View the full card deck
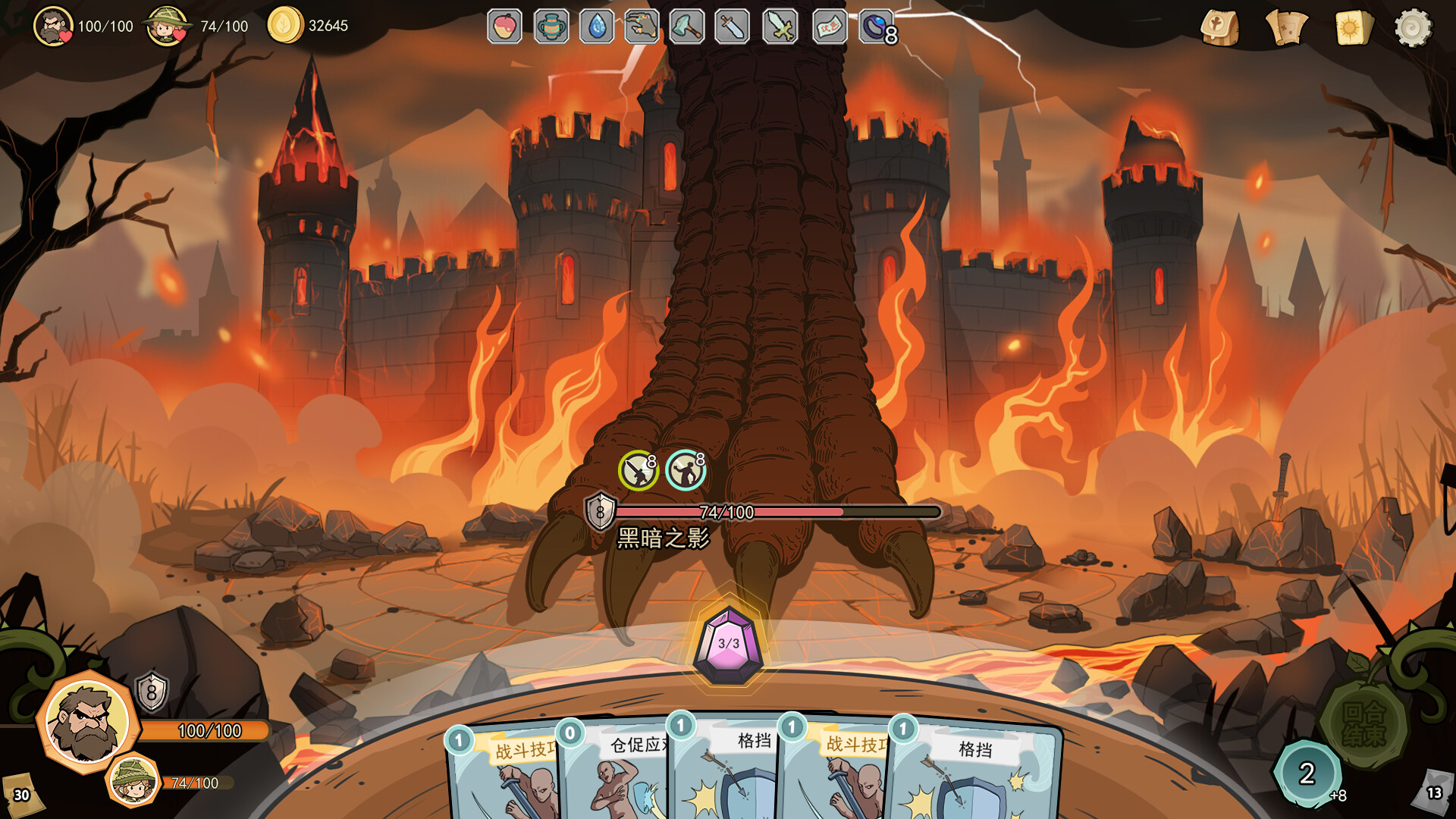Viewport: 1456px width, 819px height. (x=1354, y=28)
